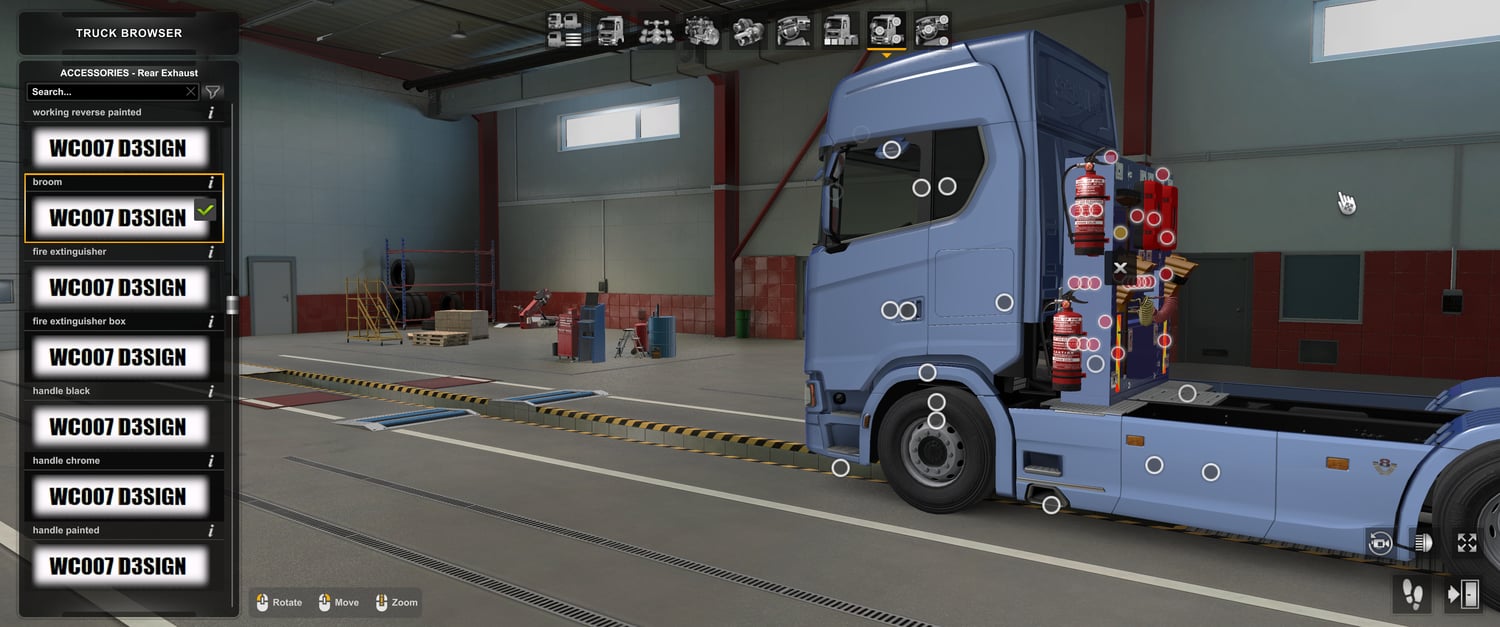Enter walk-around footsteps mode

1412,594
